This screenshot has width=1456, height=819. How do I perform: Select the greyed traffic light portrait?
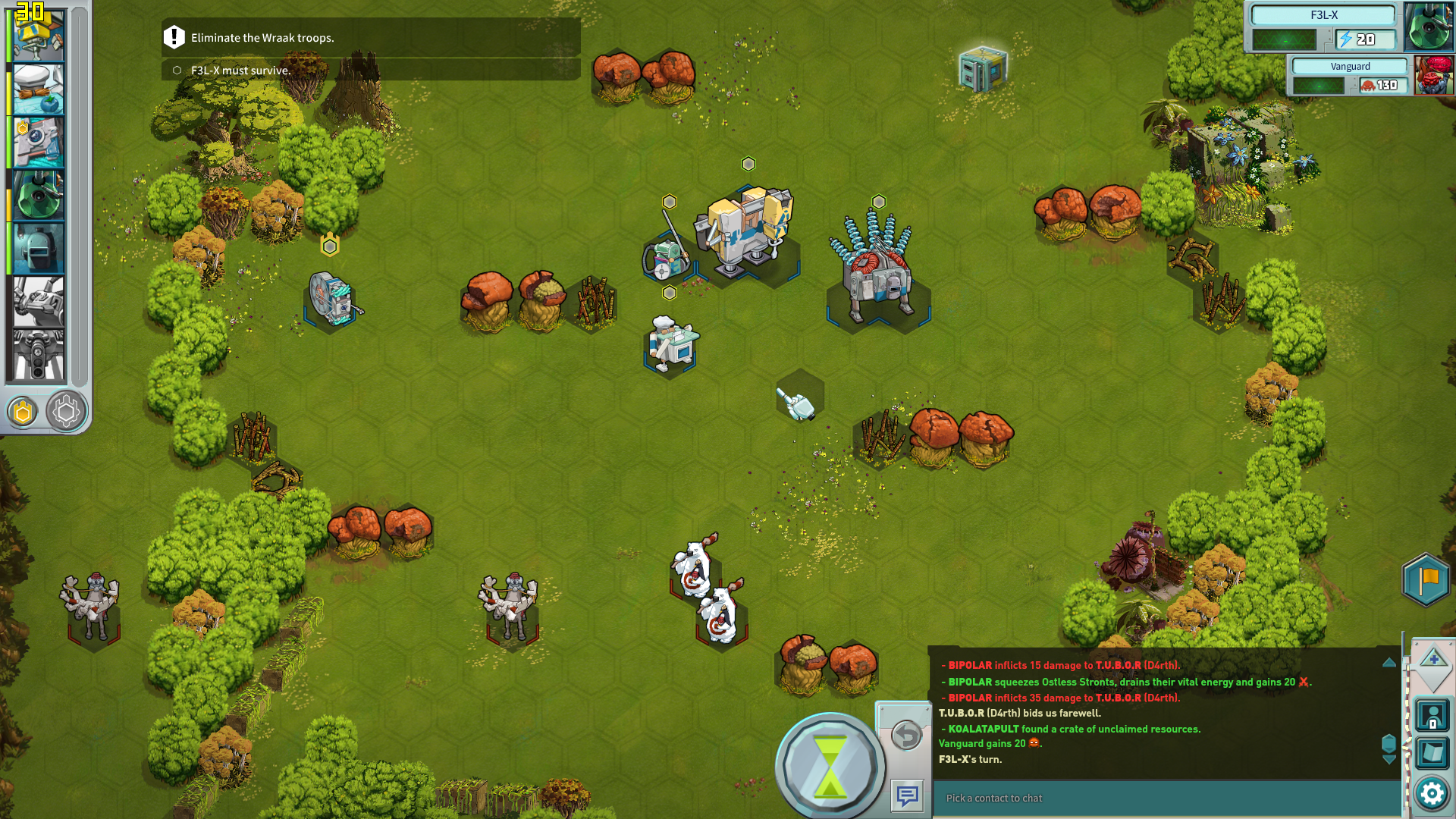click(x=38, y=354)
